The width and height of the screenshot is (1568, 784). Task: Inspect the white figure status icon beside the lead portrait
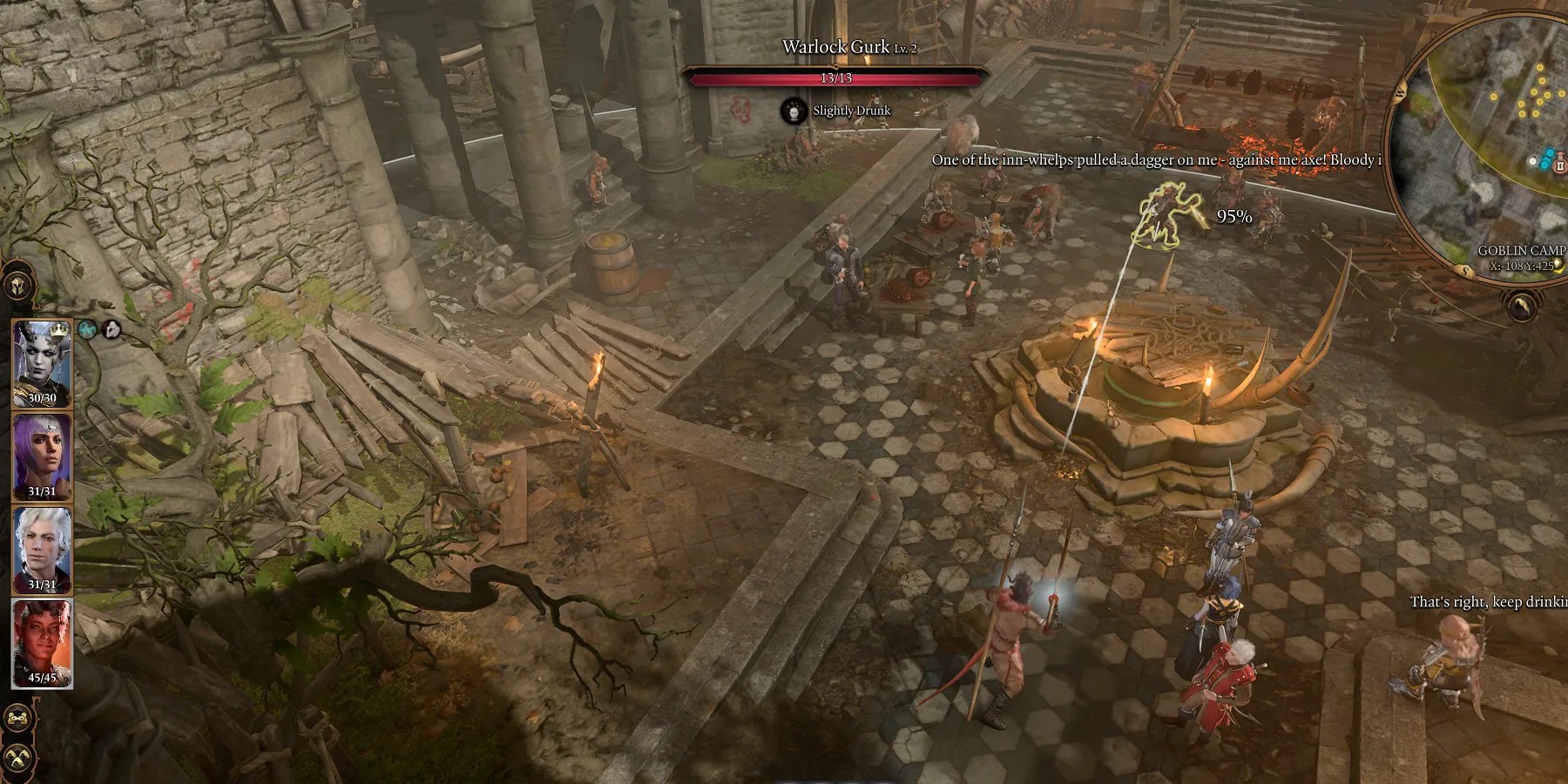111,328
